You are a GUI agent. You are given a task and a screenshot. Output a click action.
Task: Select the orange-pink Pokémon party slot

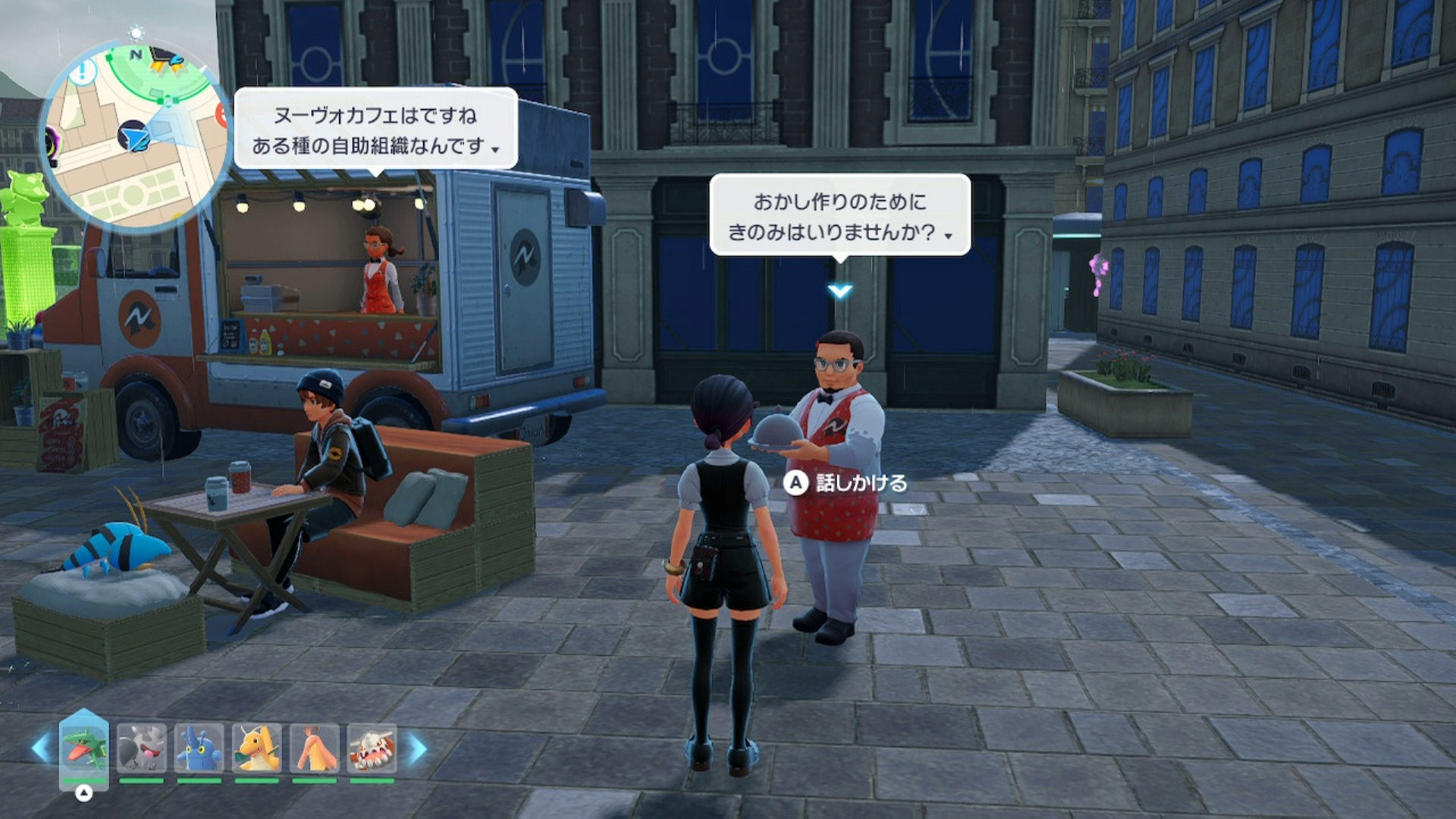coord(314,748)
